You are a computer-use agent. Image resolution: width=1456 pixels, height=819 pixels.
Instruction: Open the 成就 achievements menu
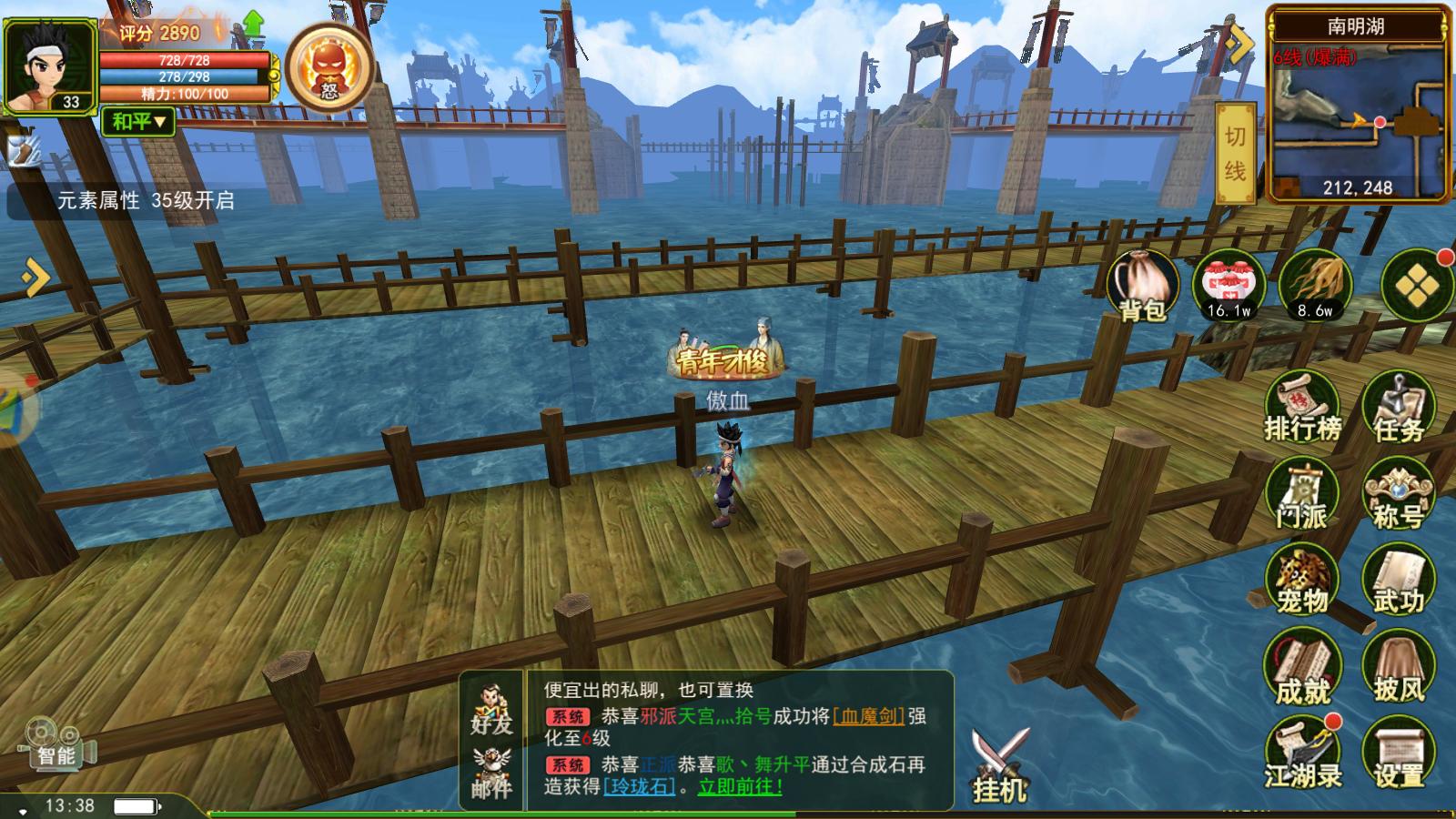click(1302, 669)
